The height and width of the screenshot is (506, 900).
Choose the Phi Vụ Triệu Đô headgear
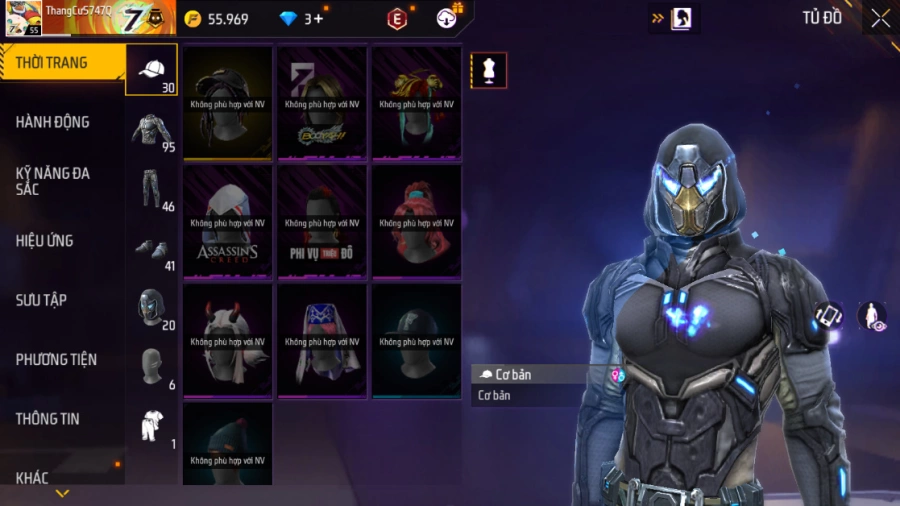(x=322, y=221)
